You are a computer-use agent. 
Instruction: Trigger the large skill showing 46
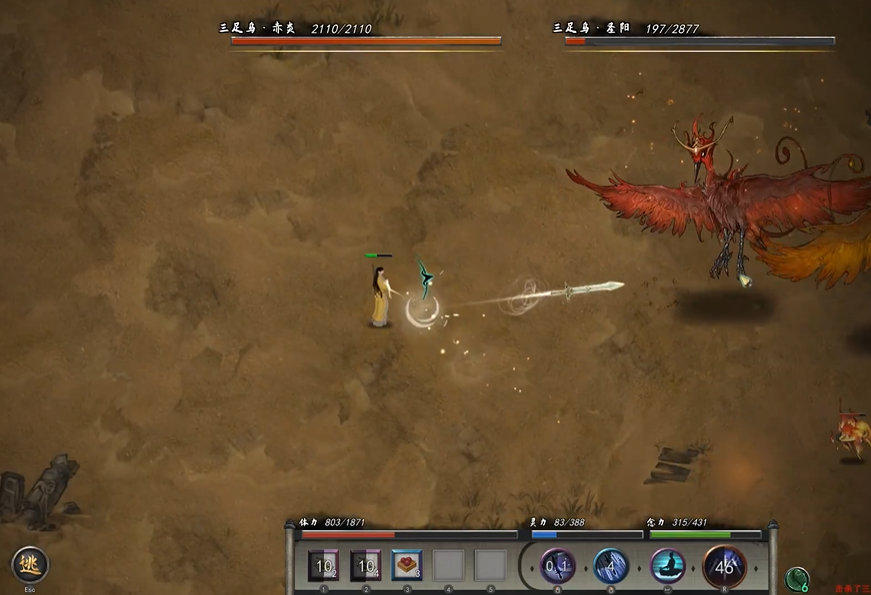tap(724, 567)
